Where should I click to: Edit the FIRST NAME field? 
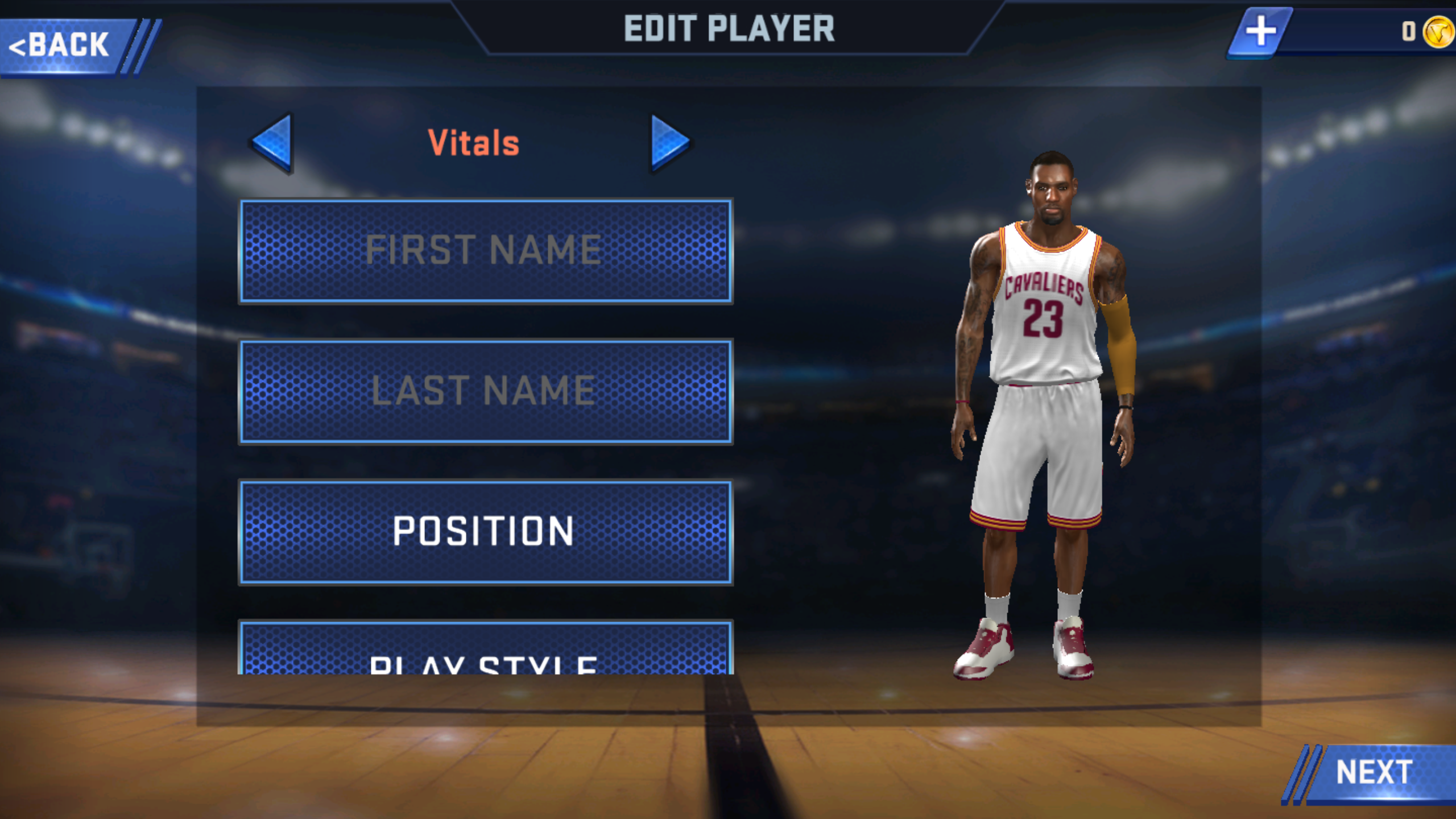point(485,250)
